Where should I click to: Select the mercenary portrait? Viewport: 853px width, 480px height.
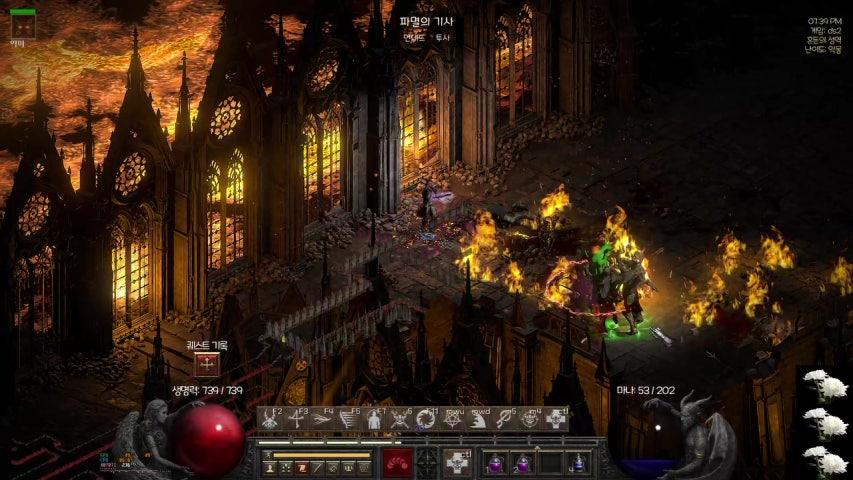point(22,26)
